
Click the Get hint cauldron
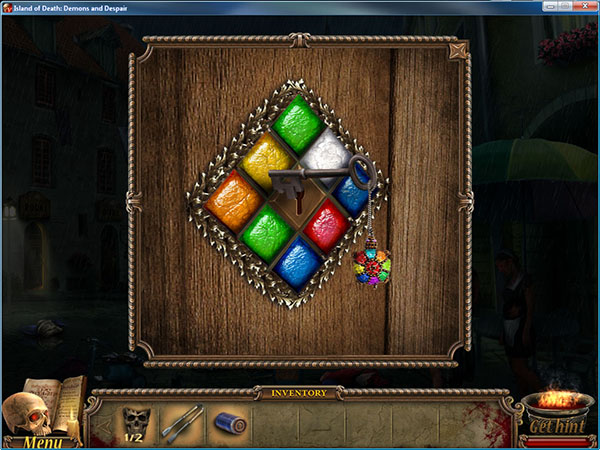click(x=556, y=422)
